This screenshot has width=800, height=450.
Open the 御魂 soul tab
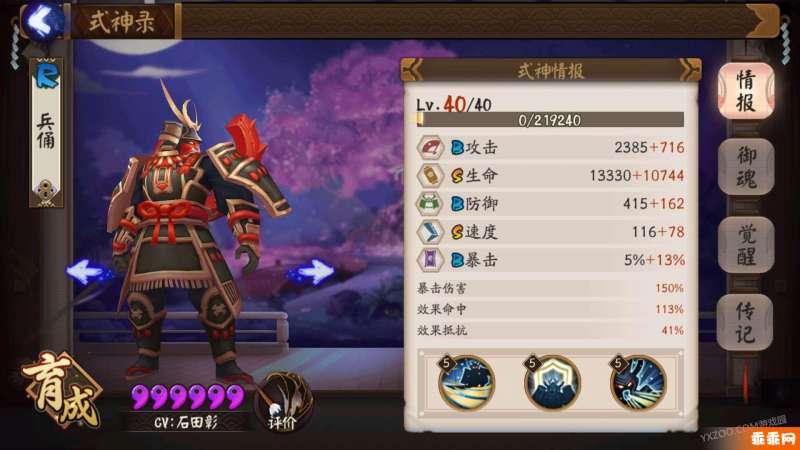tap(746, 167)
